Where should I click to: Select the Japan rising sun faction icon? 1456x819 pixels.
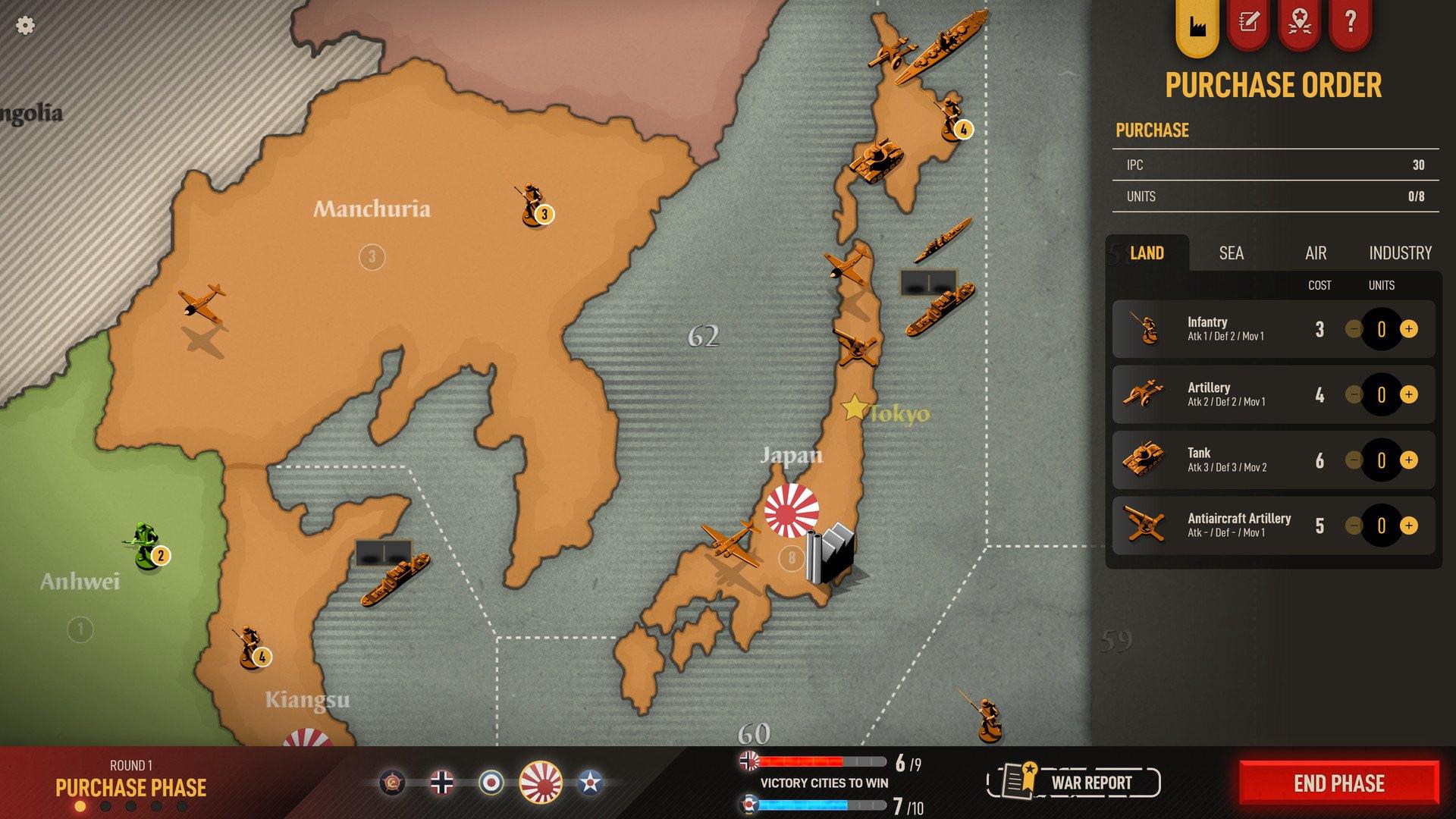coord(541,783)
